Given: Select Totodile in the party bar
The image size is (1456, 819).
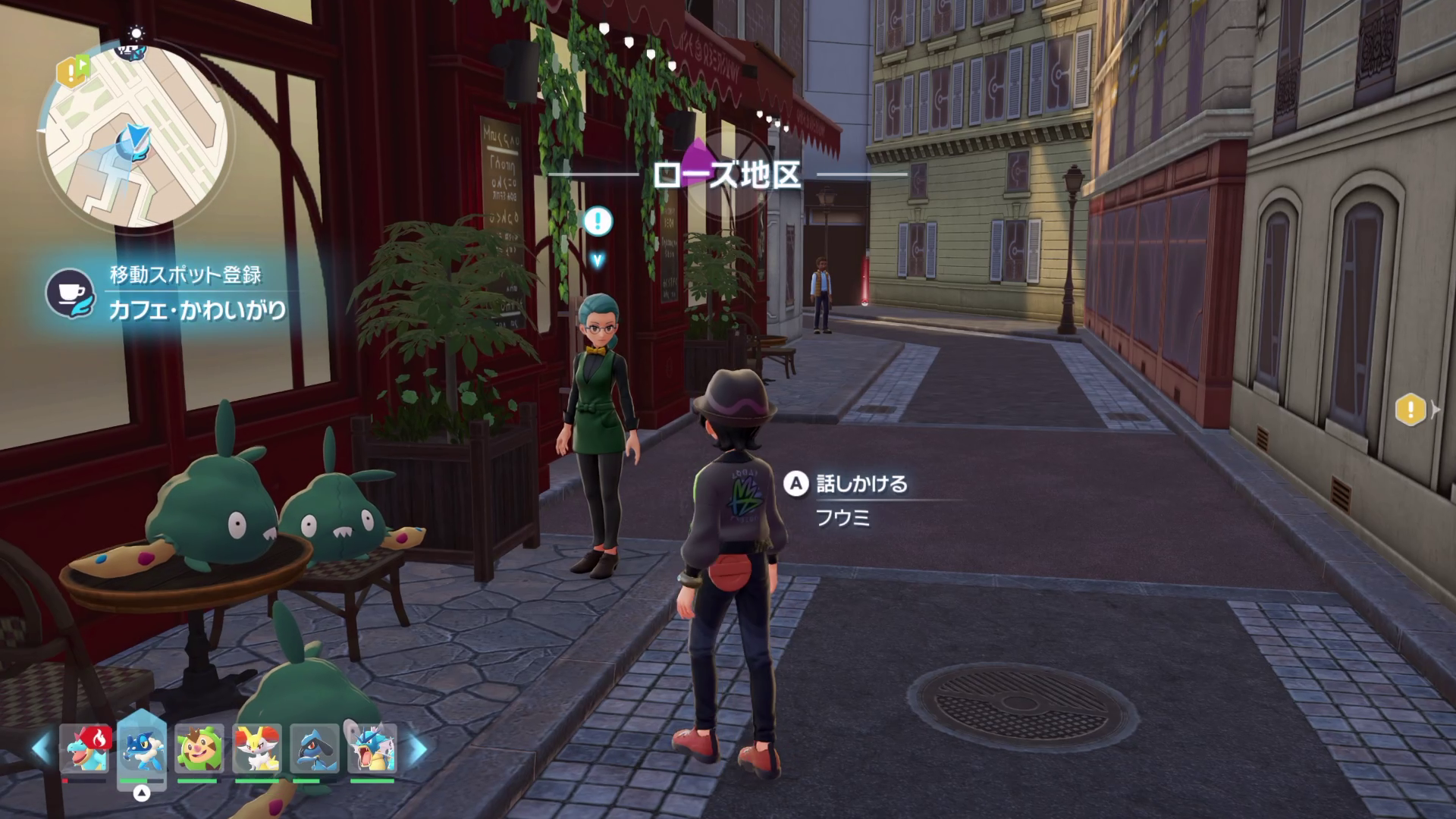Looking at the screenshot, I should pyautogui.click(x=84, y=748).
